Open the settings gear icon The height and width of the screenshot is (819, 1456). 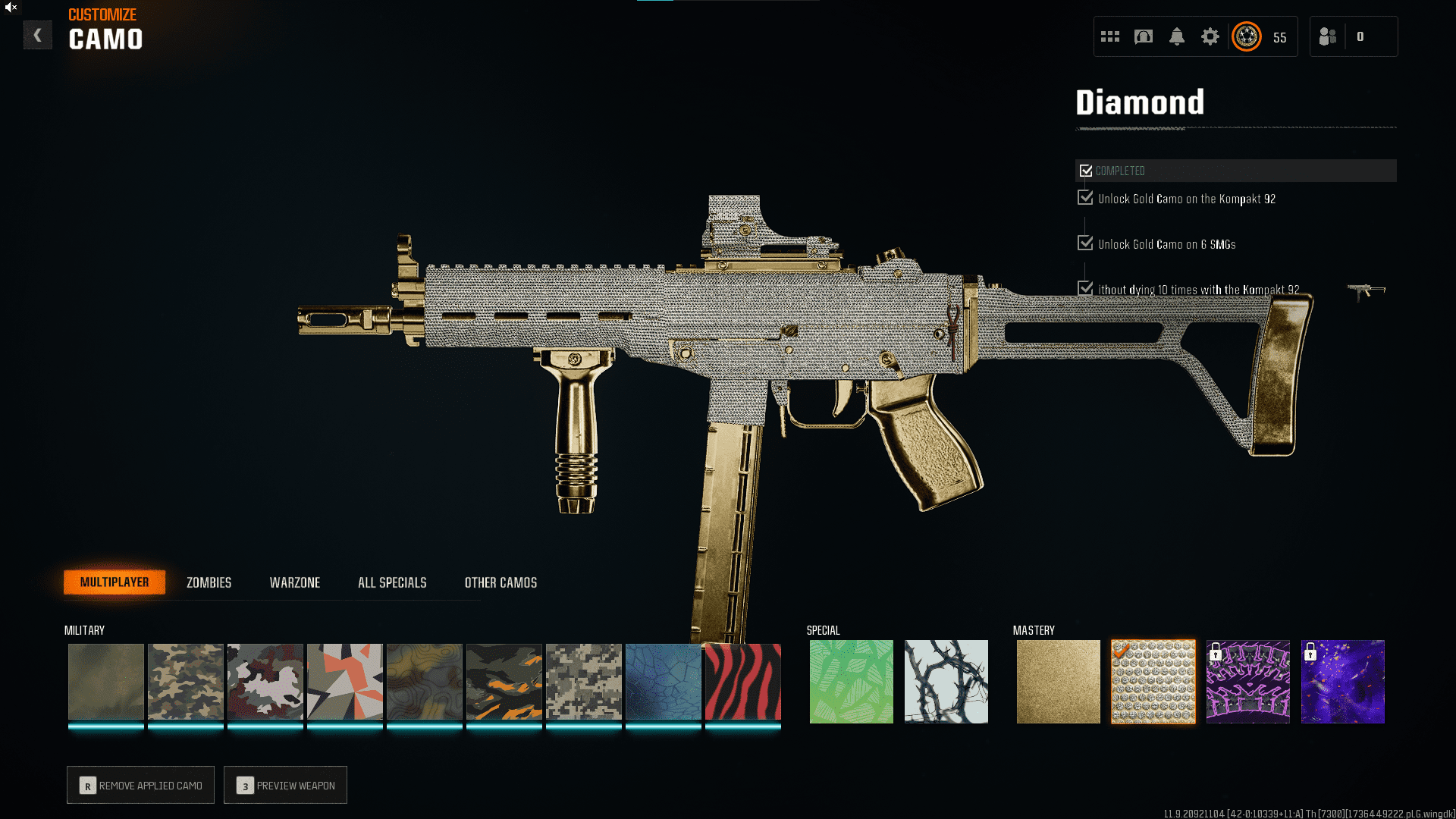pyautogui.click(x=1210, y=36)
